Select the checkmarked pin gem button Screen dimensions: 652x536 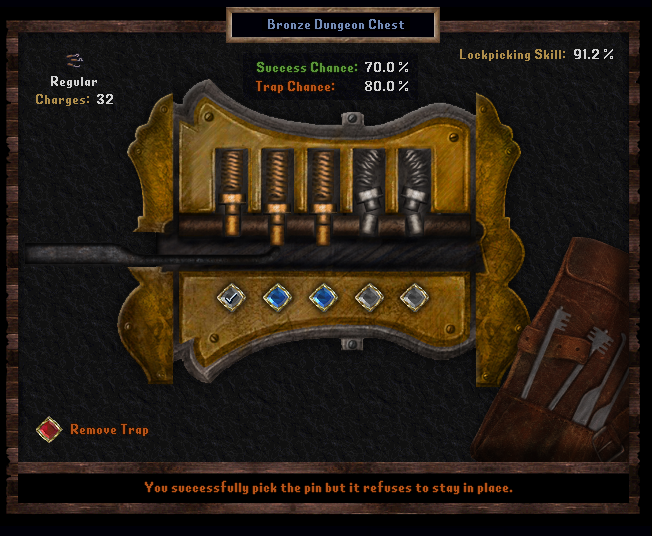pos(232,296)
